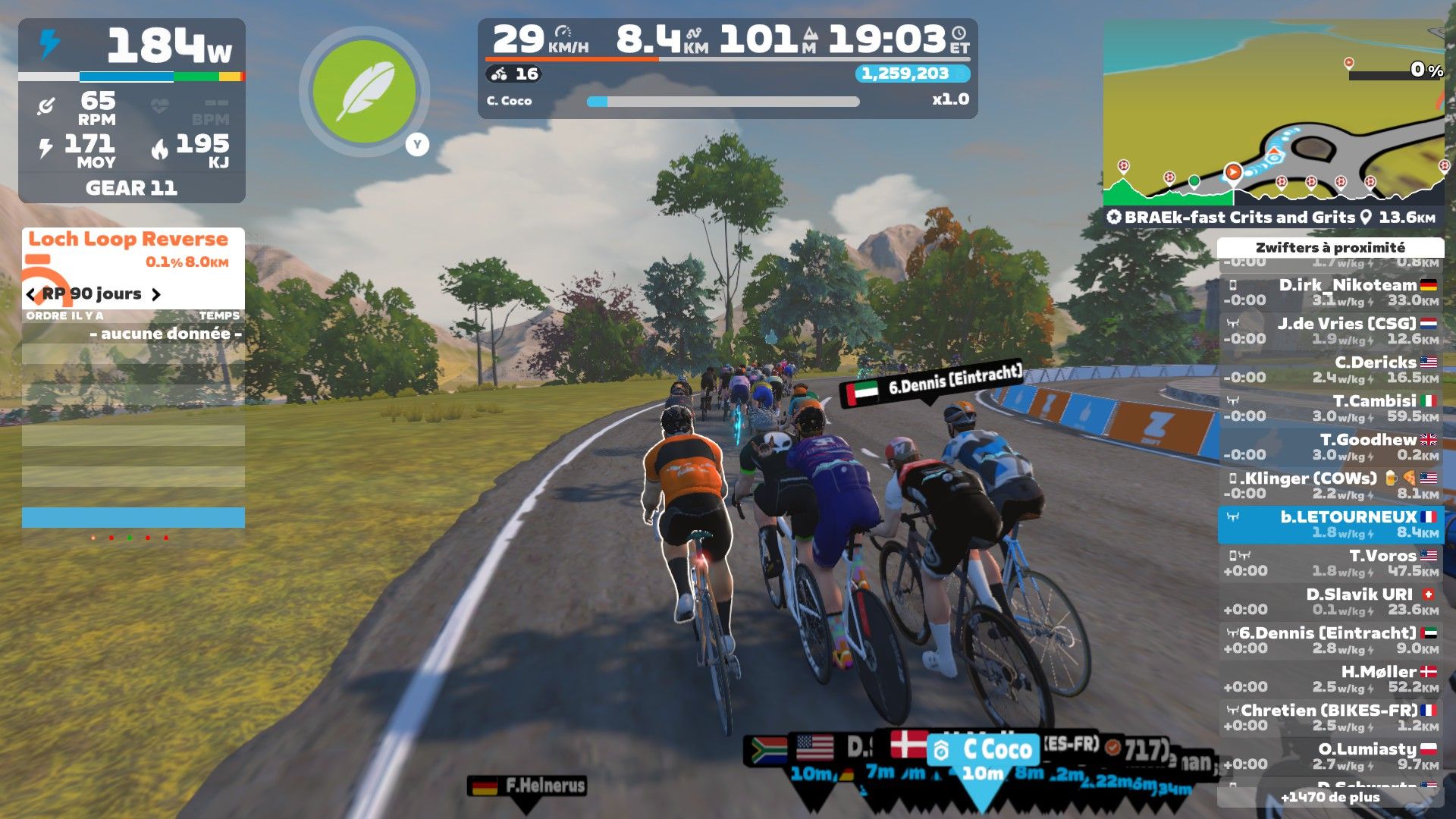Select T.Voros in nearby Zwifters
The width and height of the screenshot is (1456, 819).
(1331, 563)
